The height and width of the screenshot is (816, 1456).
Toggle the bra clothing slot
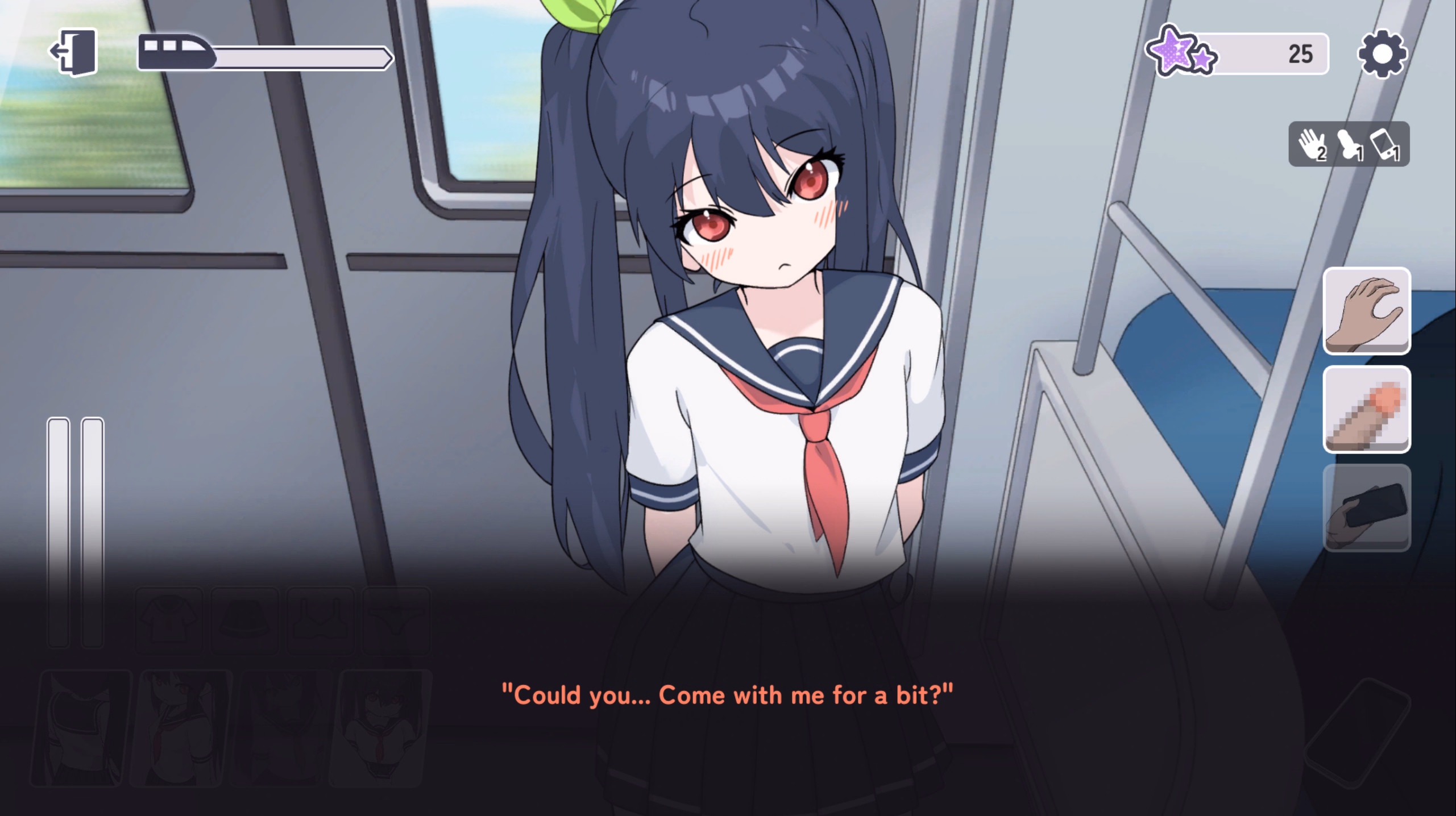(320, 621)
